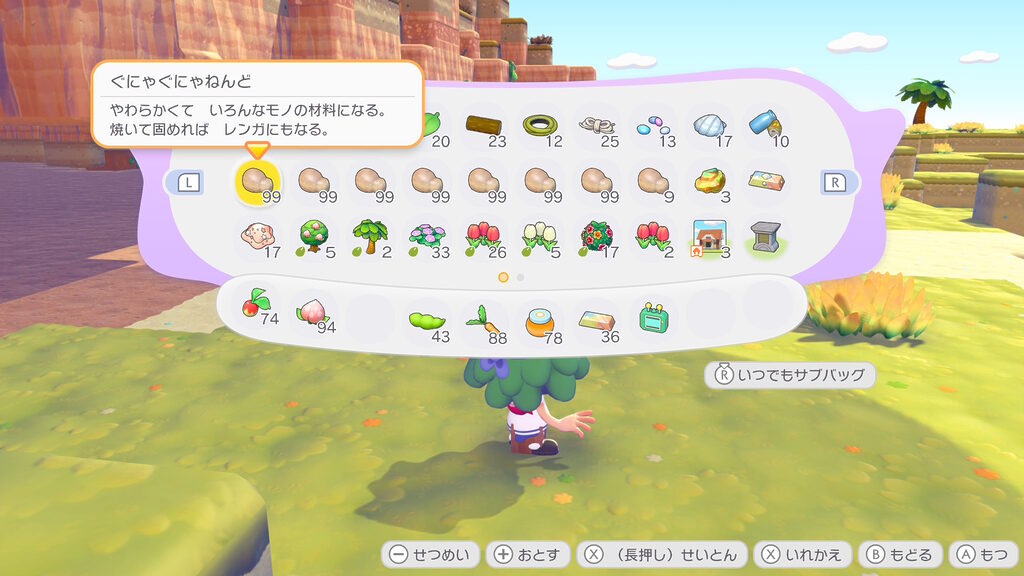
Task: Select the seashell item slot
Action: (710, 127)
